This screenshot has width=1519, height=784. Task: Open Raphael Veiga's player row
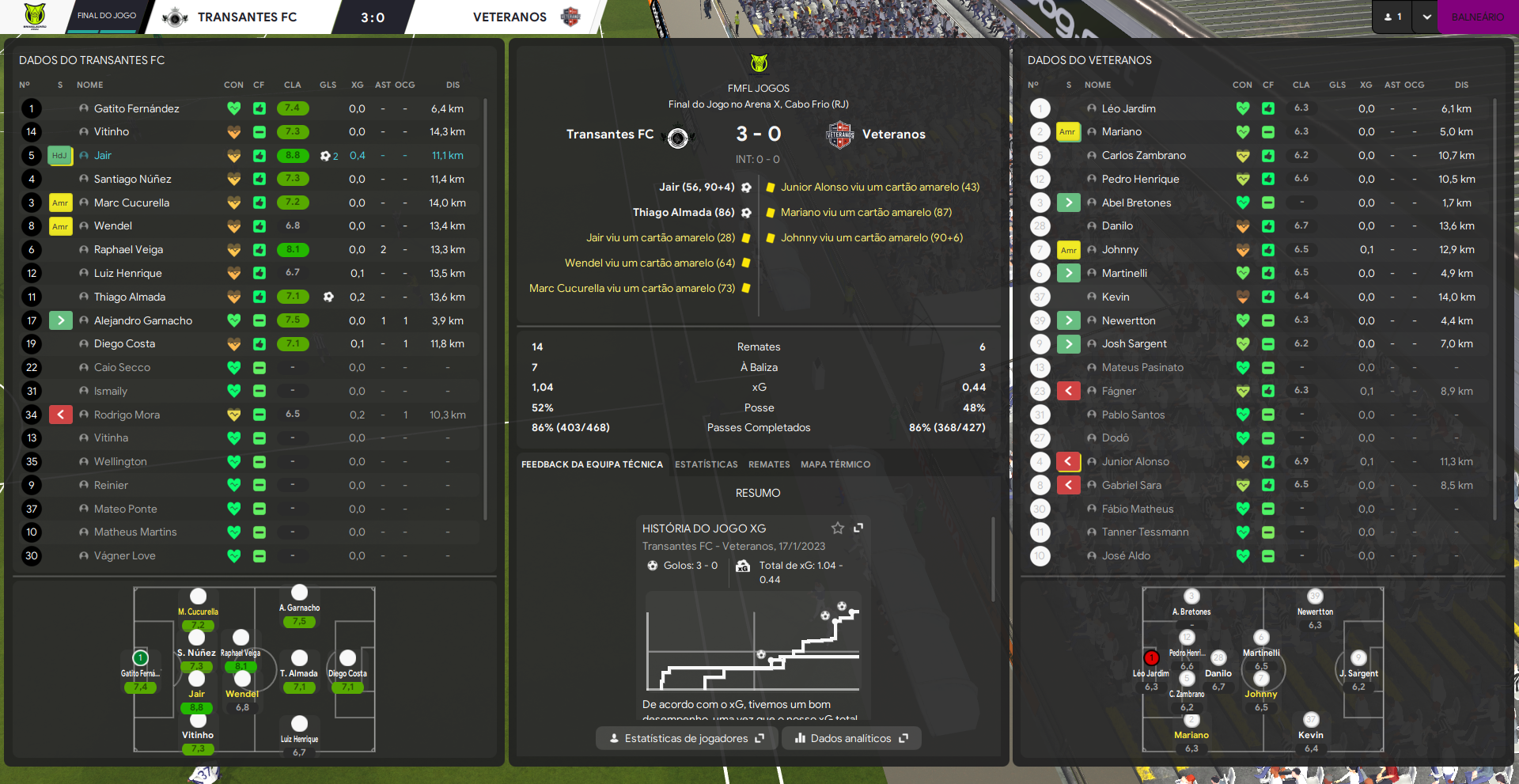point(128,250)
